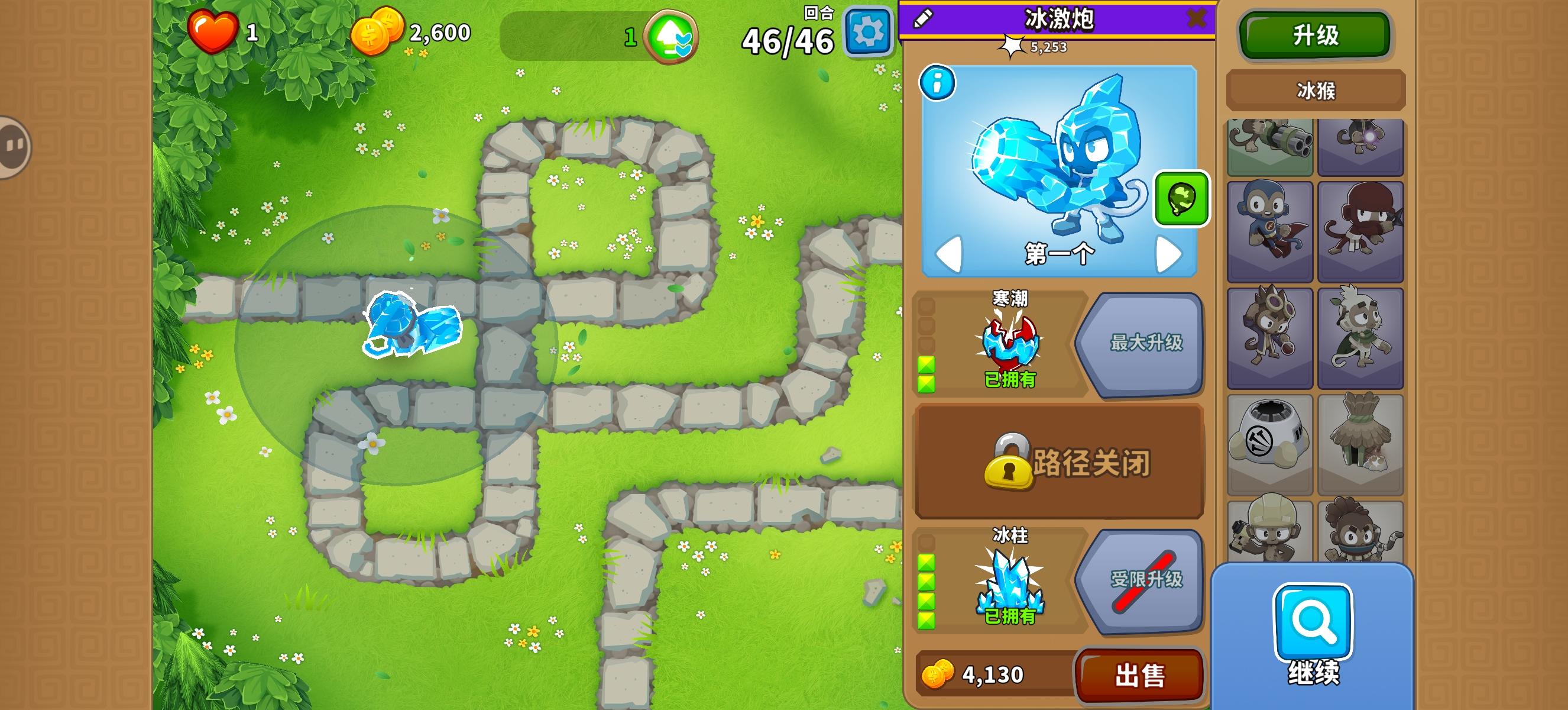Screen dimensions: 1568x710
Task: Open tower details via the blue info icon
Action: [x=937, y=83]
